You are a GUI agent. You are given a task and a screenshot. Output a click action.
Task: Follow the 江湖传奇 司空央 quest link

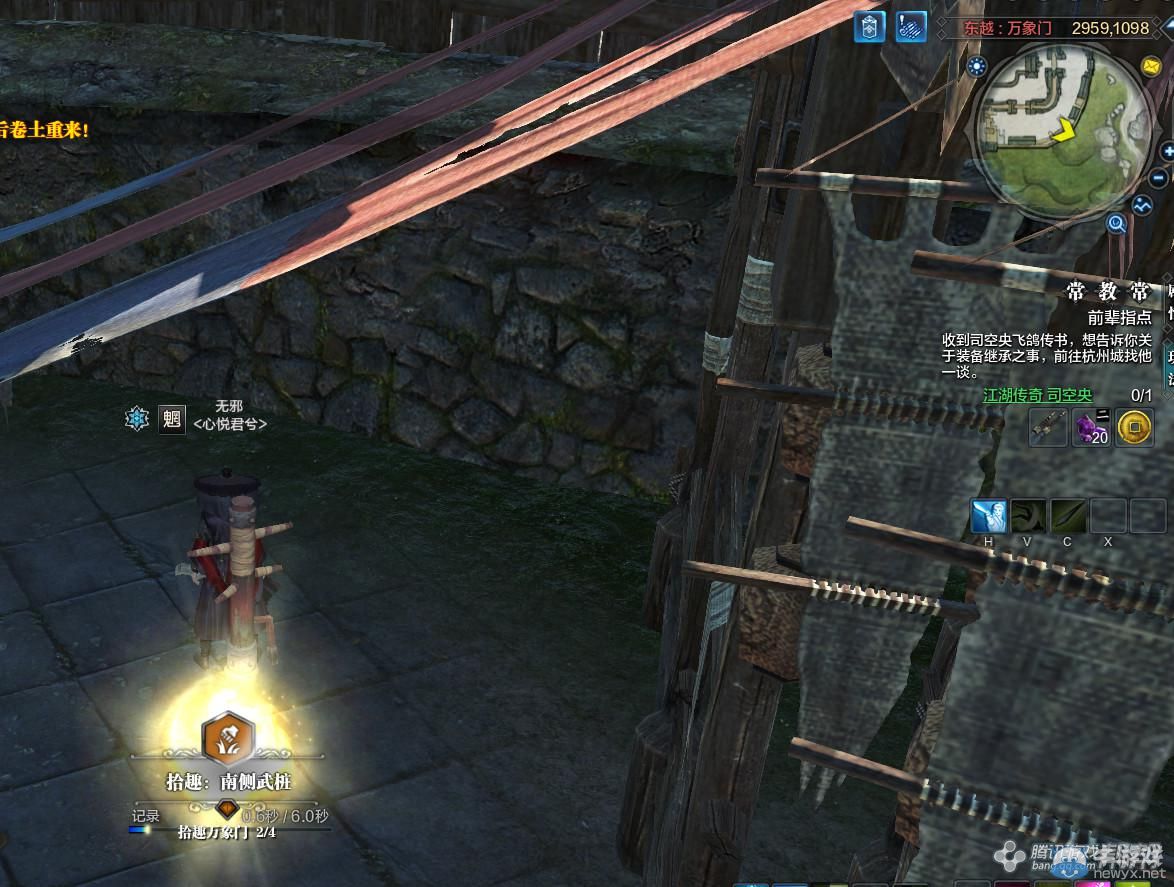(x=1038, y=396)
